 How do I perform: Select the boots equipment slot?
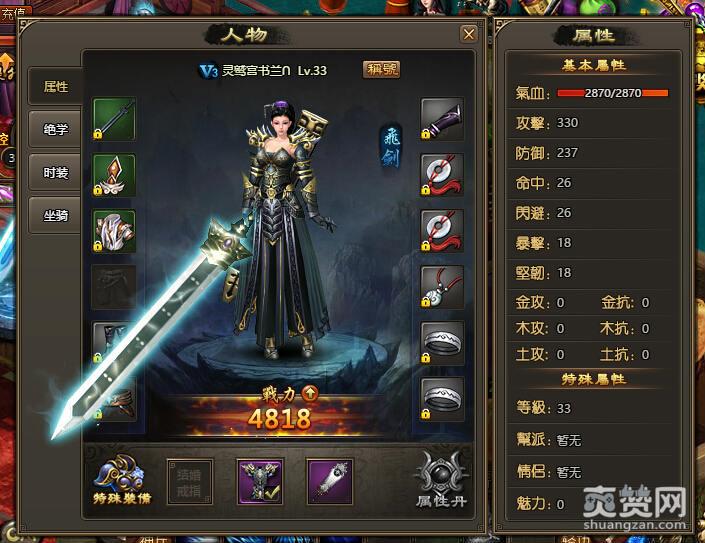pyautogui.click(x=114, y=398)
